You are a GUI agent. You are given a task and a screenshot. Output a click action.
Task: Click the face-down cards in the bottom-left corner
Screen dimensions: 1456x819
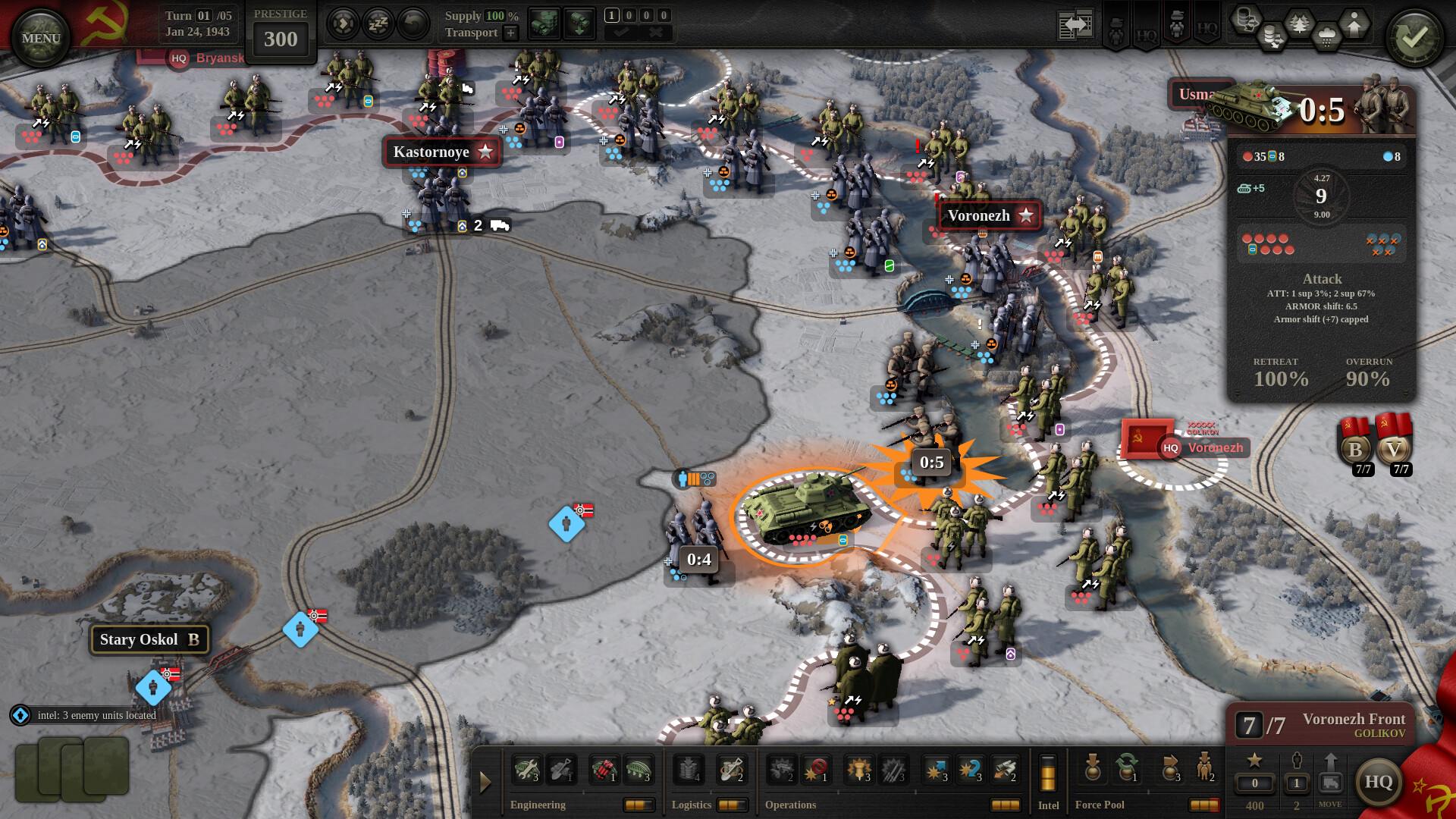coord(72,770)
